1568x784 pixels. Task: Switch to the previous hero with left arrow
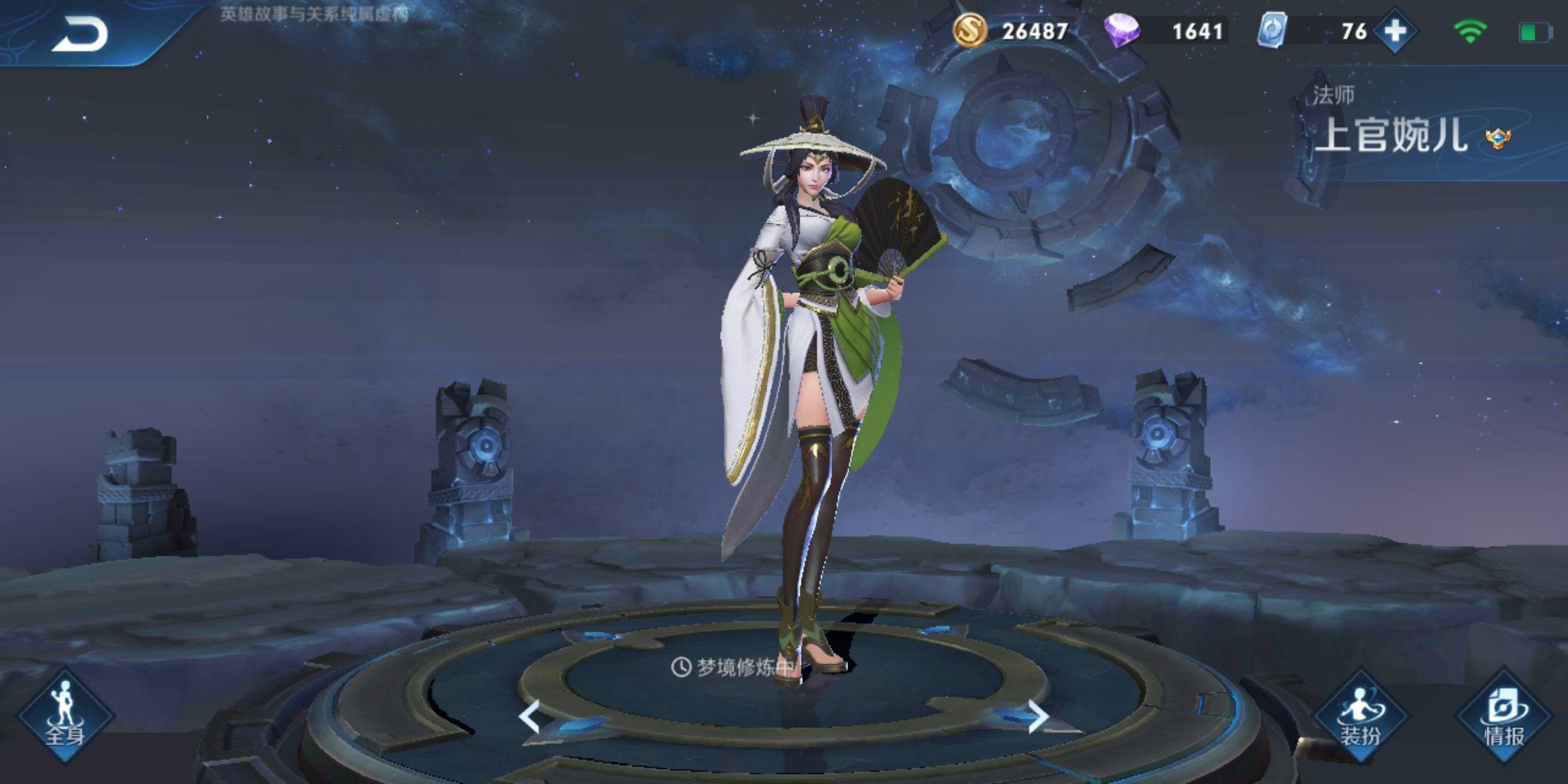529,716
